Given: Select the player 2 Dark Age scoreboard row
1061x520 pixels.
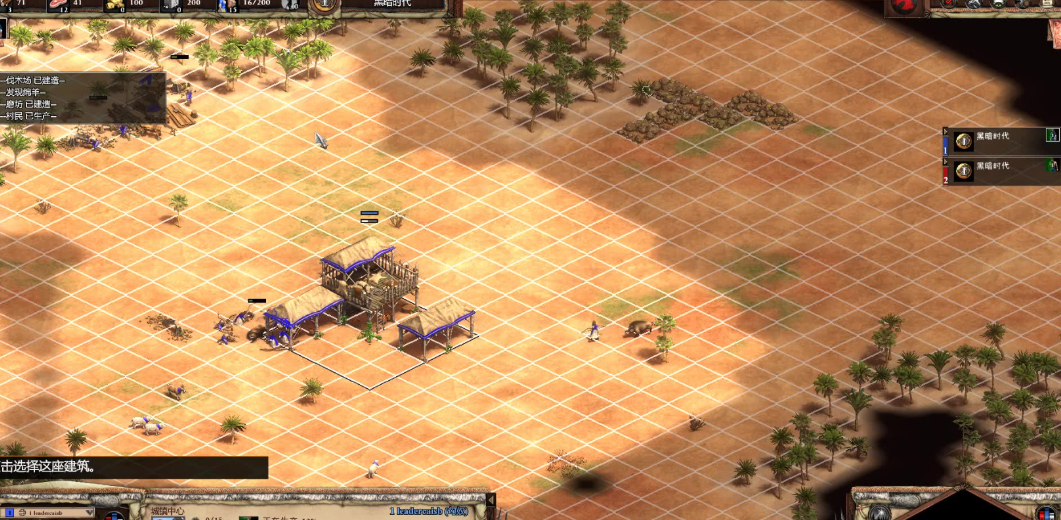Looking at the screenshot, I should point(1000,168).
